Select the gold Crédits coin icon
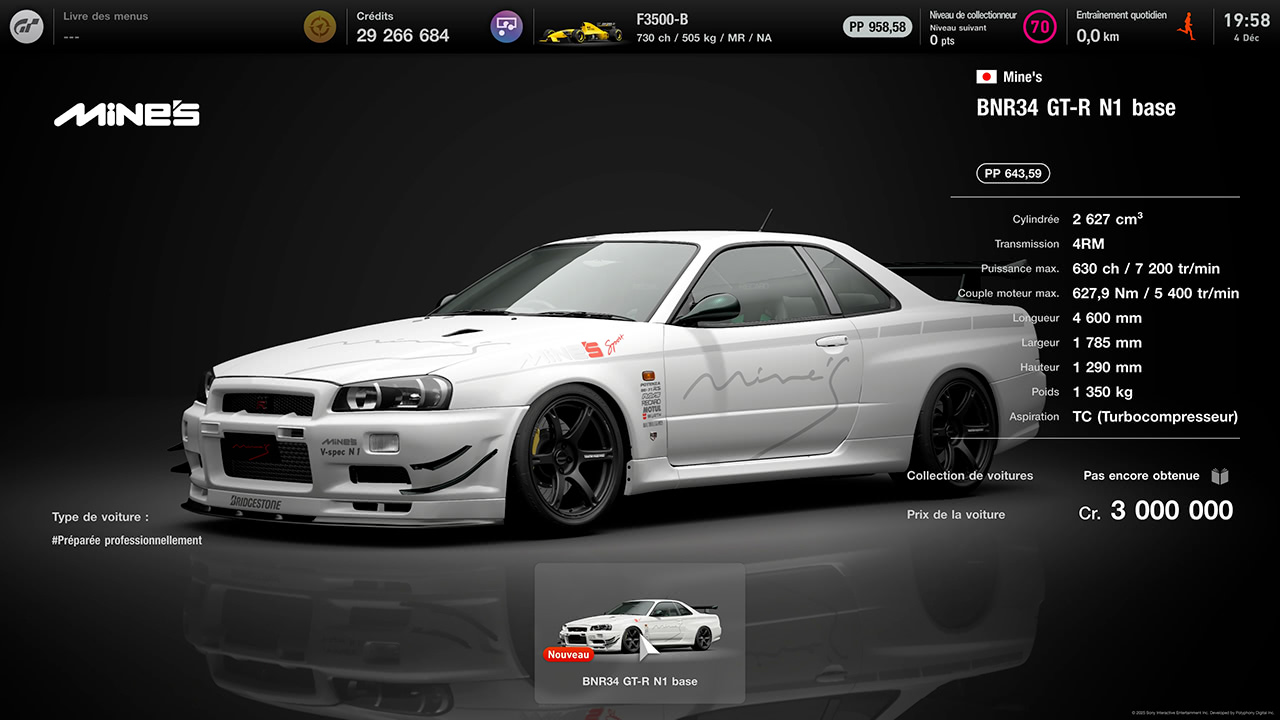 319,26
